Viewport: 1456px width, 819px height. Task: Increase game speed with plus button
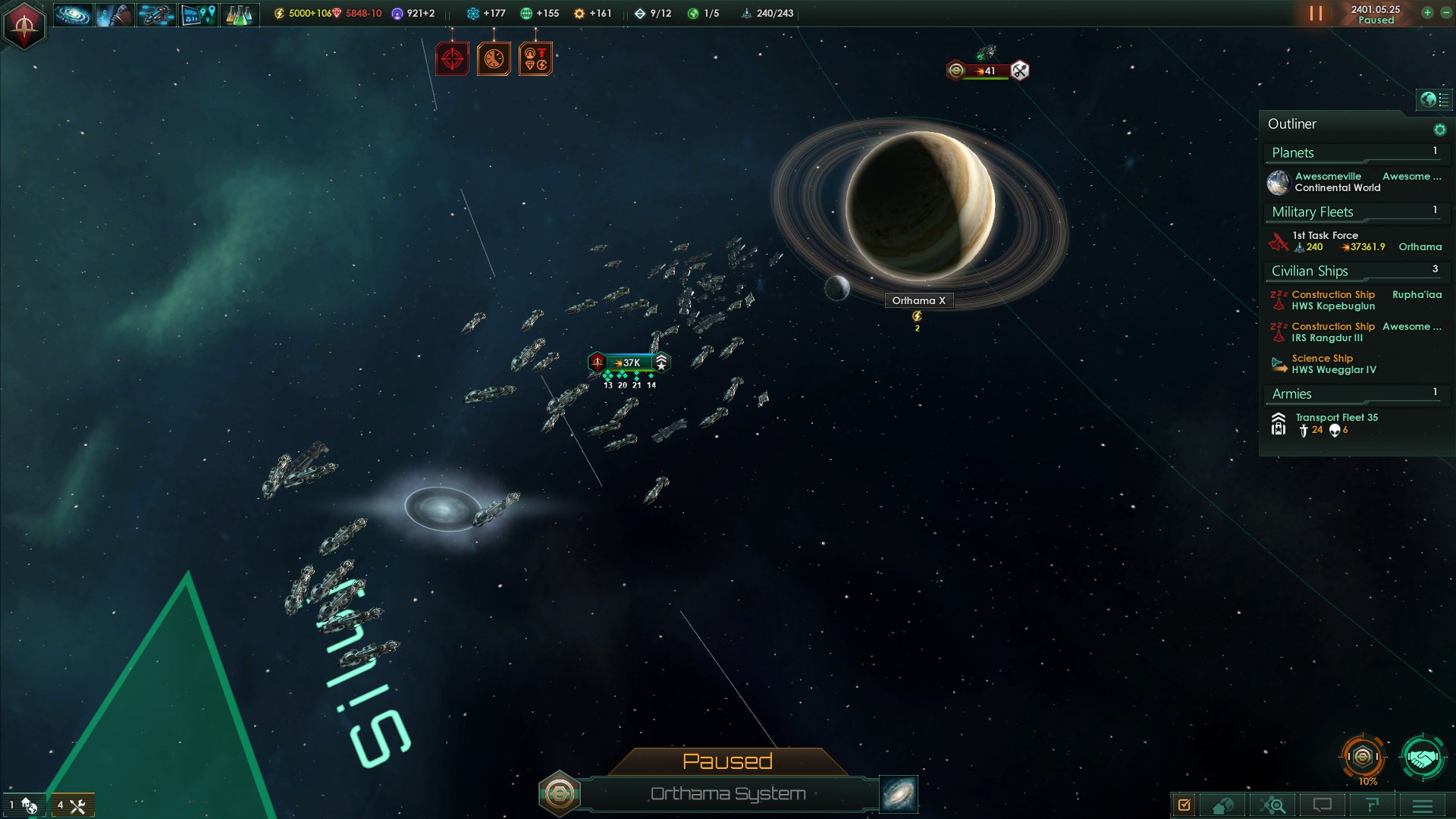(x=1427, y=12)
